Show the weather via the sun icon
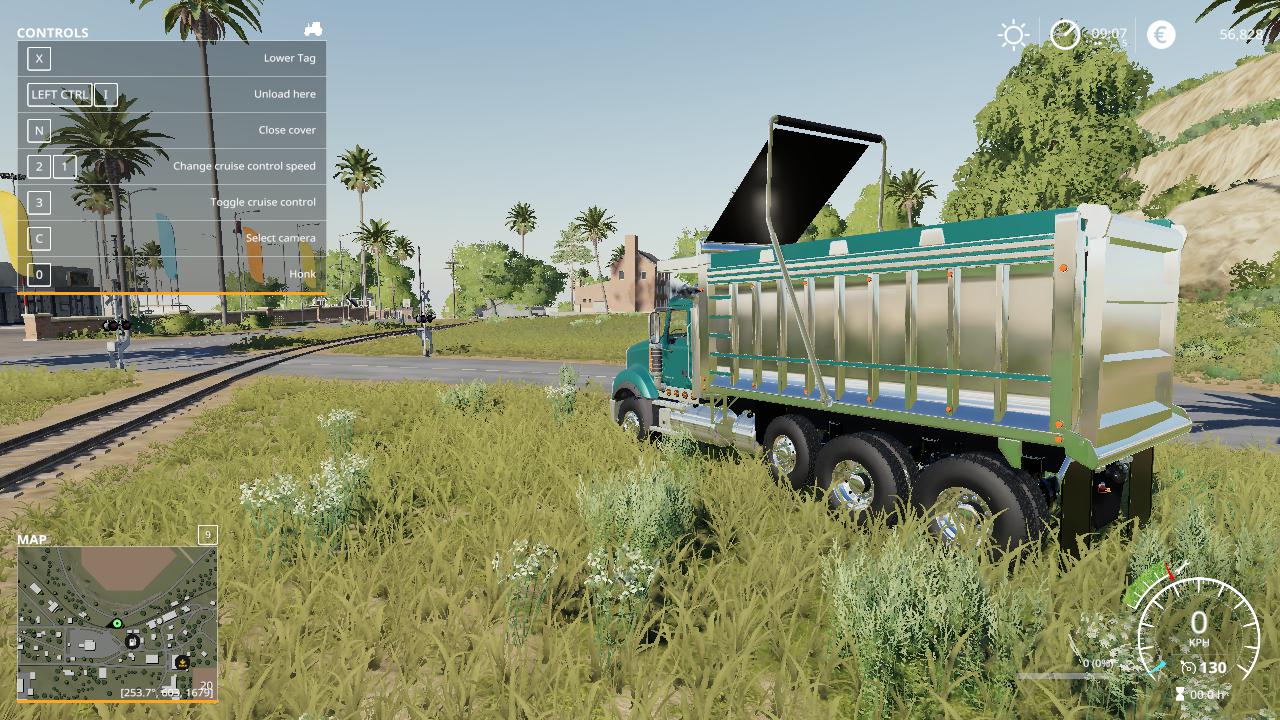The height and width of the screenshot is (720, 1280). point(1013,35)
